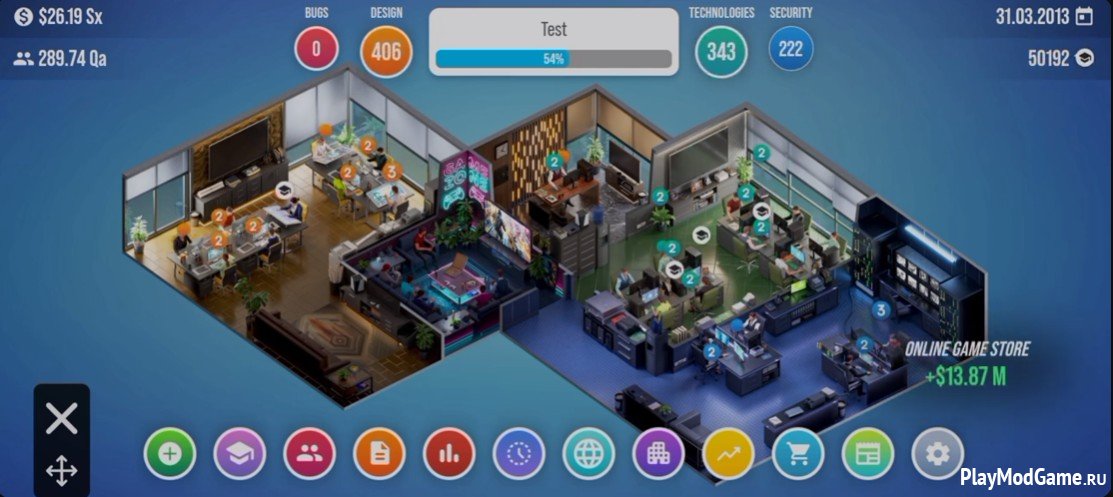Open the purple graduation cap training menu

[x=240, y=454]
